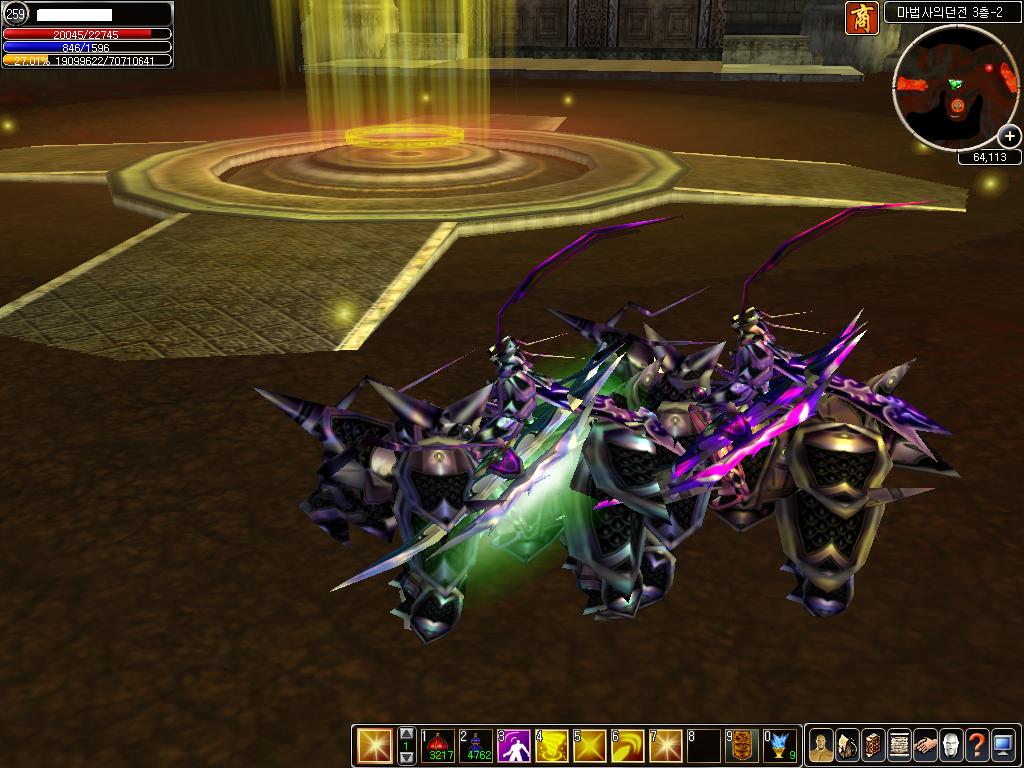Open the character info bust icon
The image size is (1024, 768).
tap(821, 746)
